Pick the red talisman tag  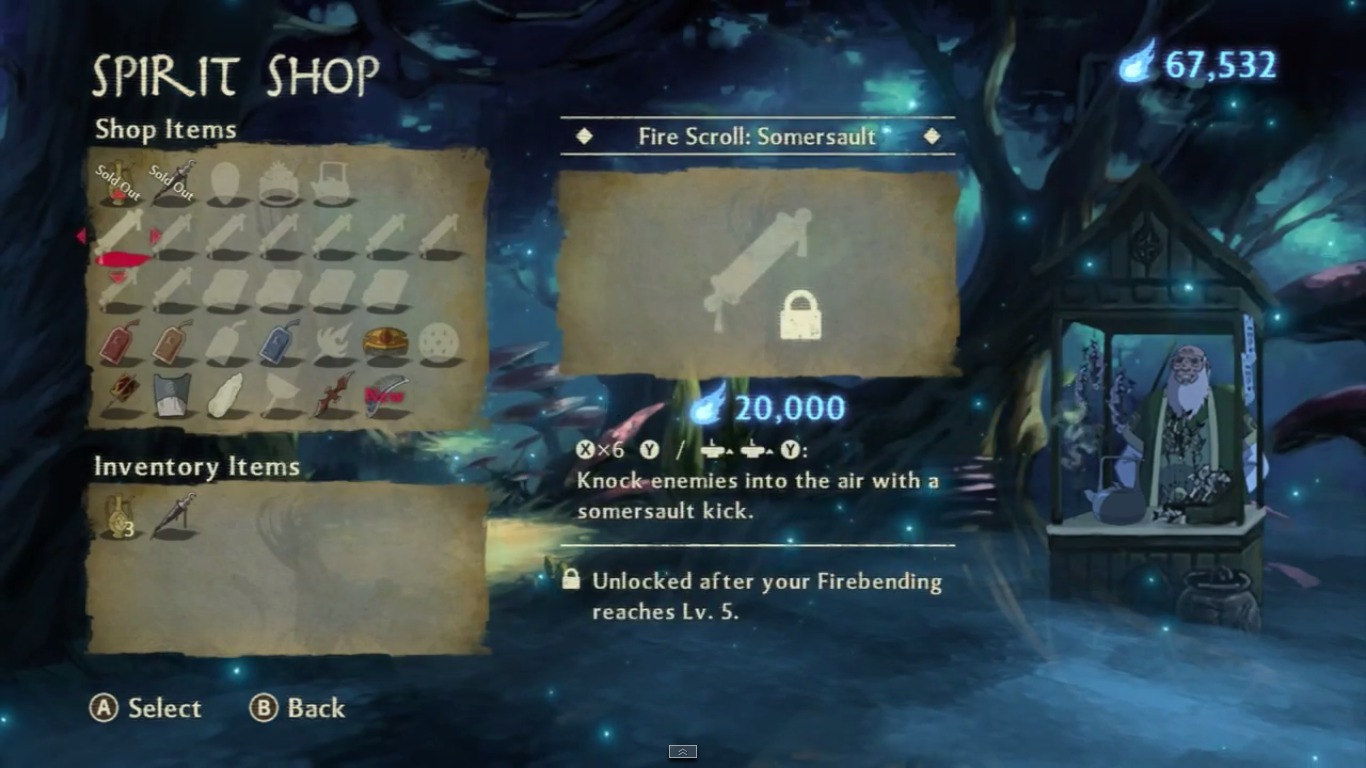pos(119,343)
